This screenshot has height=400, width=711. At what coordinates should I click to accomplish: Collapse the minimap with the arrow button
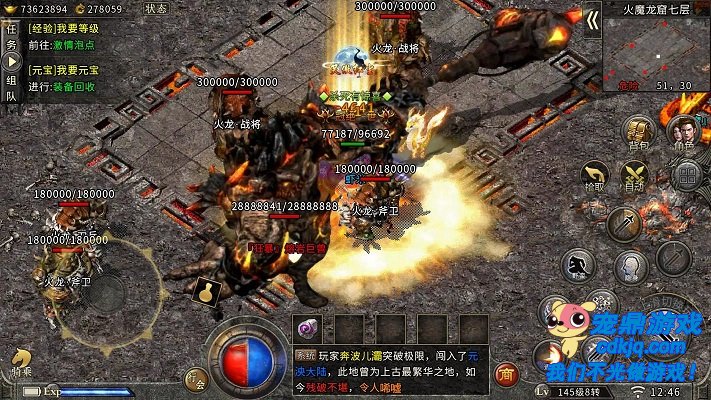pos(592,19)
